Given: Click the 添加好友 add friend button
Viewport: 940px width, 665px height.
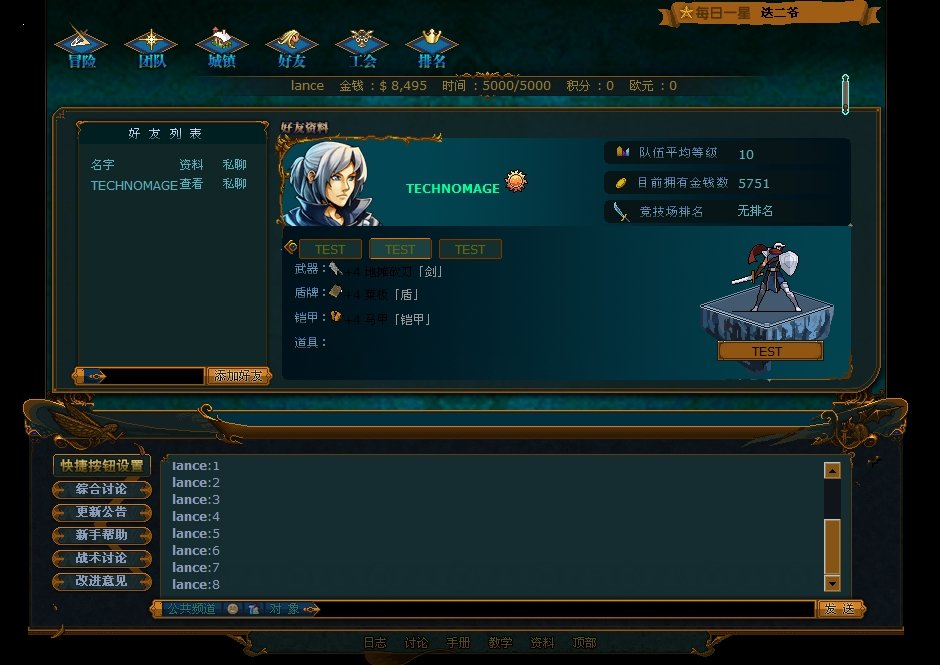Looking at the screenshot, I should (238, 376).
